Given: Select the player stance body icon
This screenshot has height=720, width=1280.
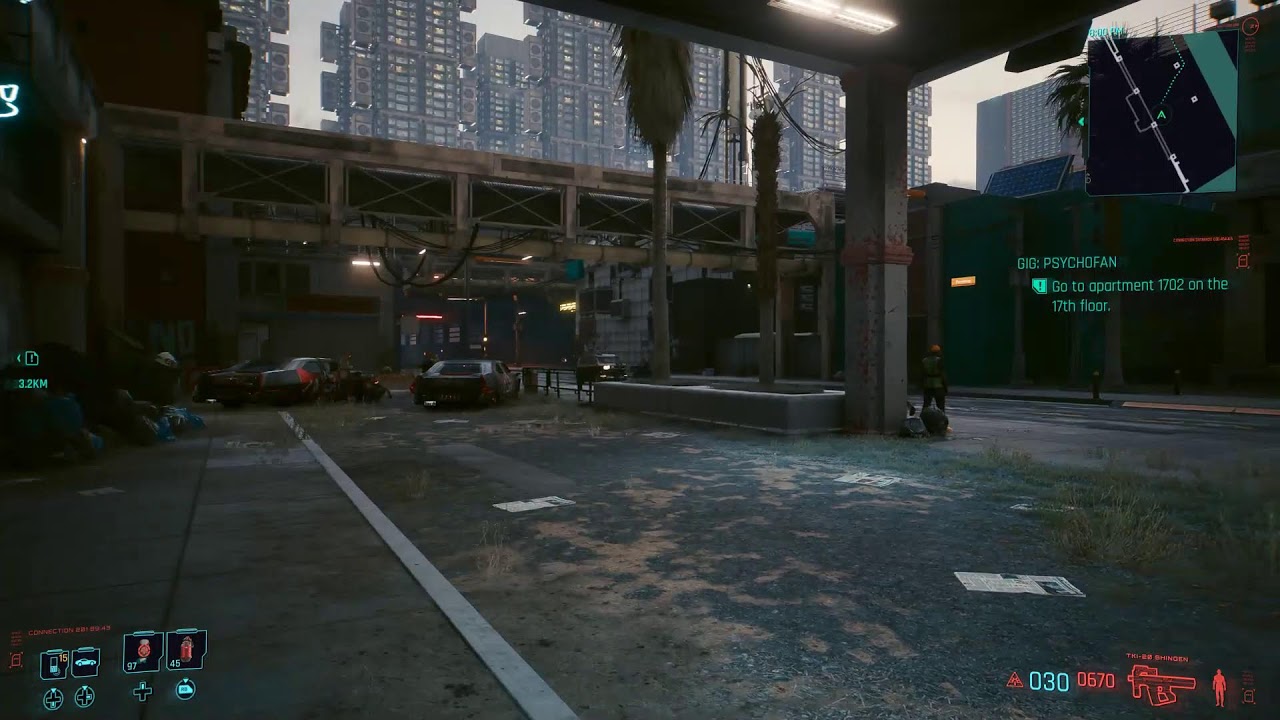Looking at the screenshot, I should point(1219,685).
